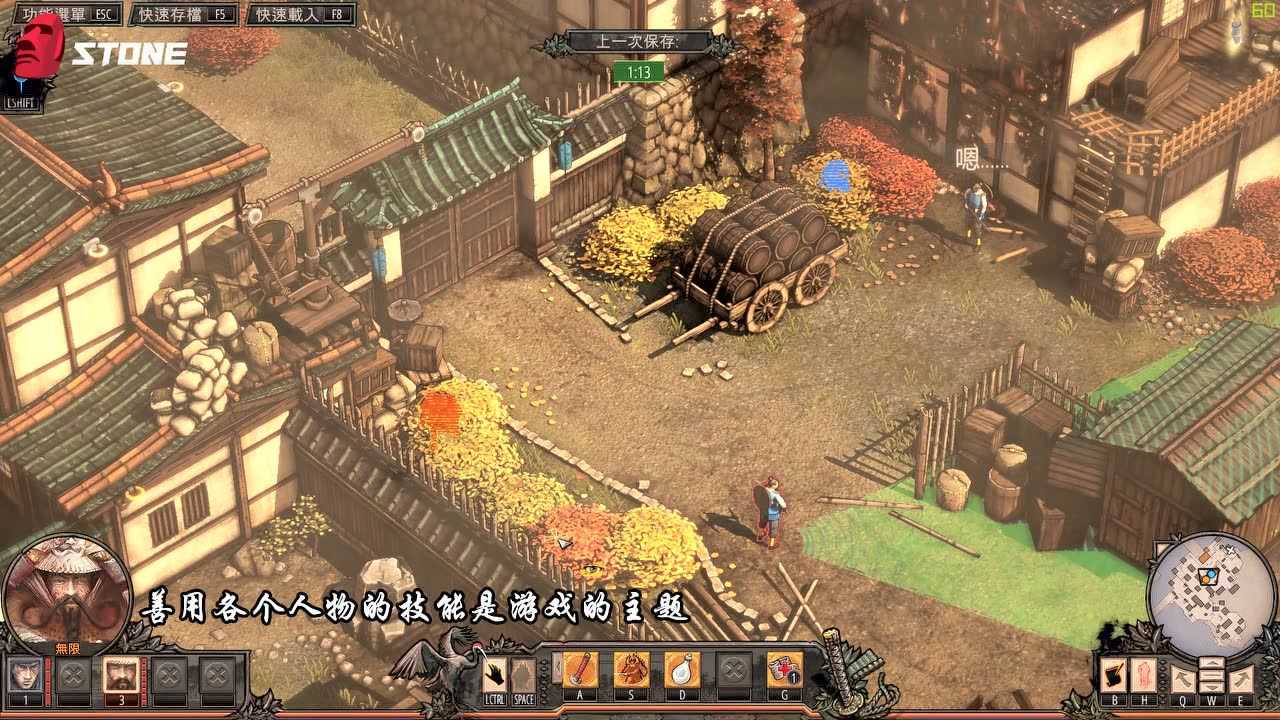
Task: Use the red sword slash ability
Action: pyautogui.click(x=579, y=670)
